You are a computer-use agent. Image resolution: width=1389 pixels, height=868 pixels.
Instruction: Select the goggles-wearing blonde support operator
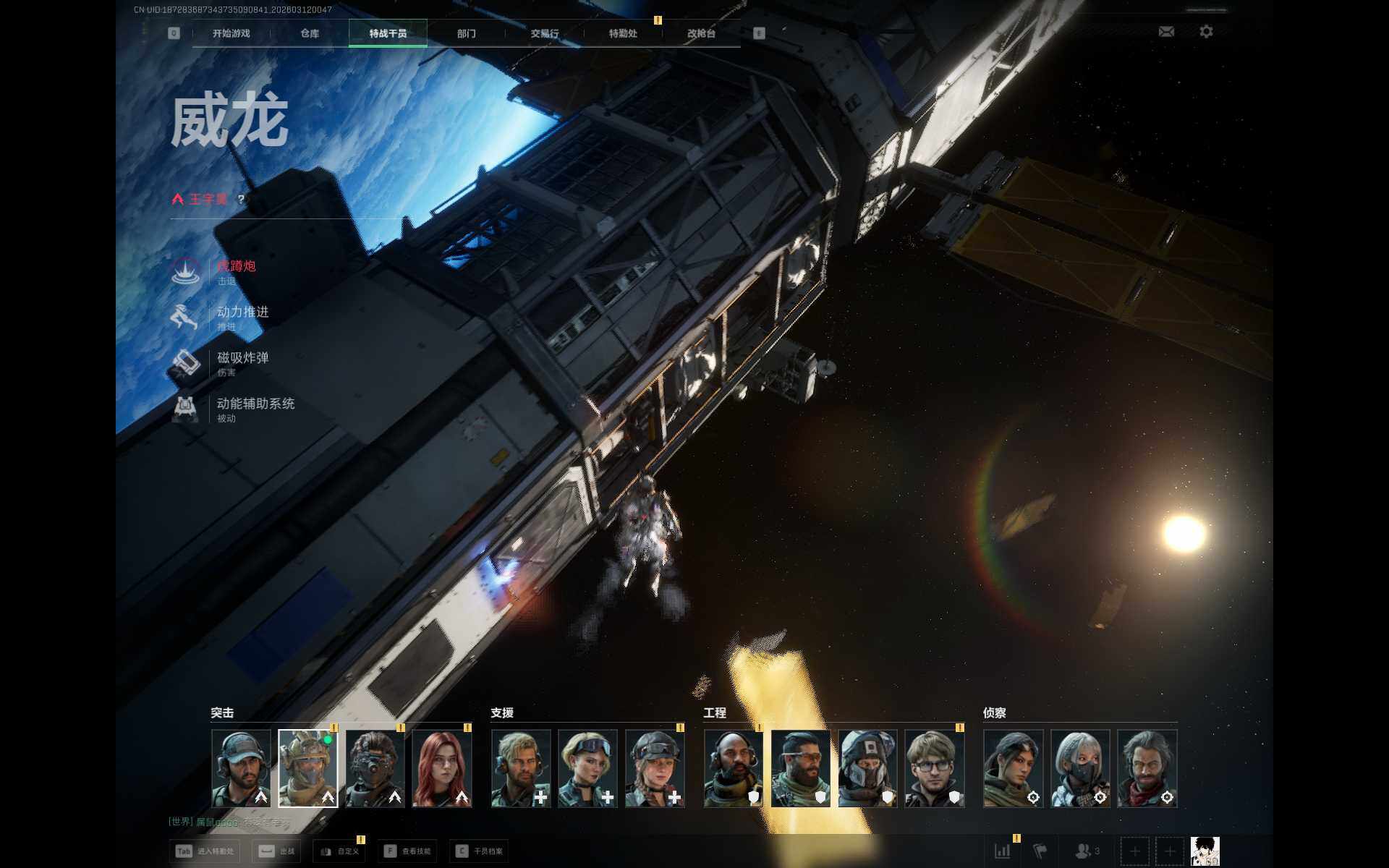click(587, 768)
